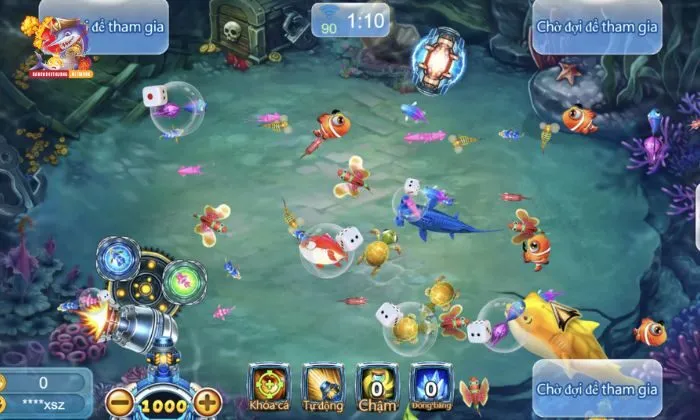The image size is (700, 420).
Task: Join the top-right 'Chờ đợi để tham gia' seat
Action: 597,25
